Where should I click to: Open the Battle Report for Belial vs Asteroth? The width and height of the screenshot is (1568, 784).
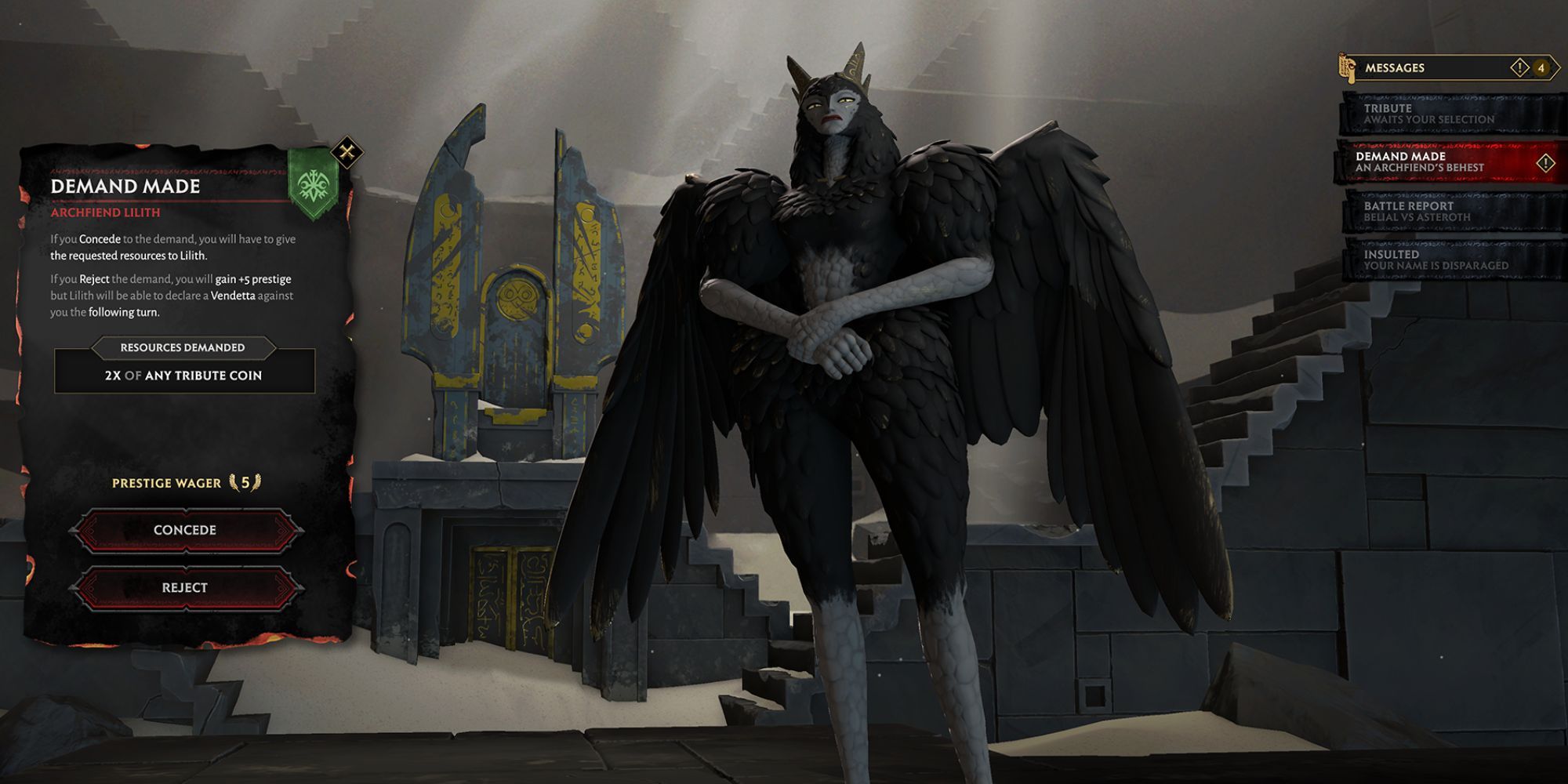click(x=1450, y=210)
